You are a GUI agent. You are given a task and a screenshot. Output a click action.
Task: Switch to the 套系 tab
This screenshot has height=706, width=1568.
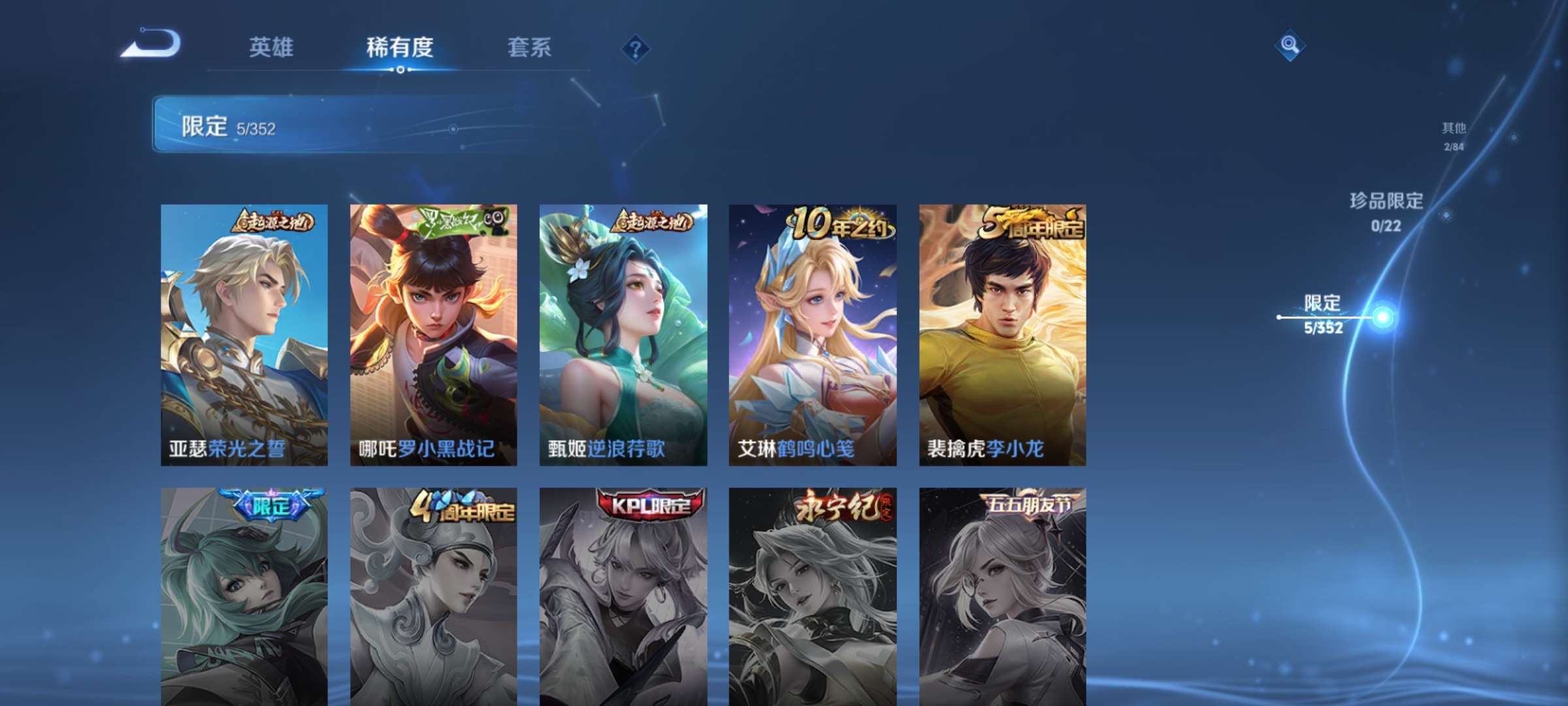point(531,47)
